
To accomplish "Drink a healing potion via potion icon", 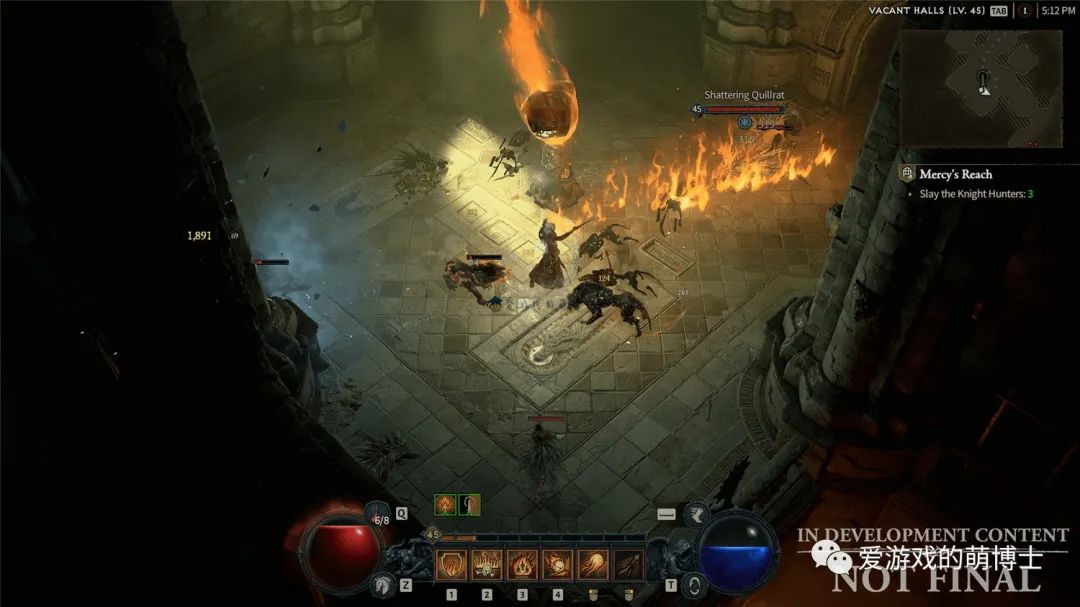I will [x=378, y=517].
